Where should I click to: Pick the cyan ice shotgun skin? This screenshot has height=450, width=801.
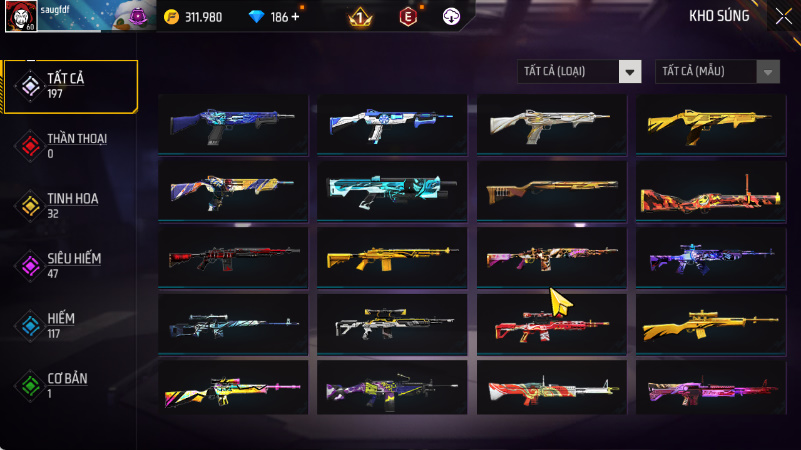click(x=391, y=190)
